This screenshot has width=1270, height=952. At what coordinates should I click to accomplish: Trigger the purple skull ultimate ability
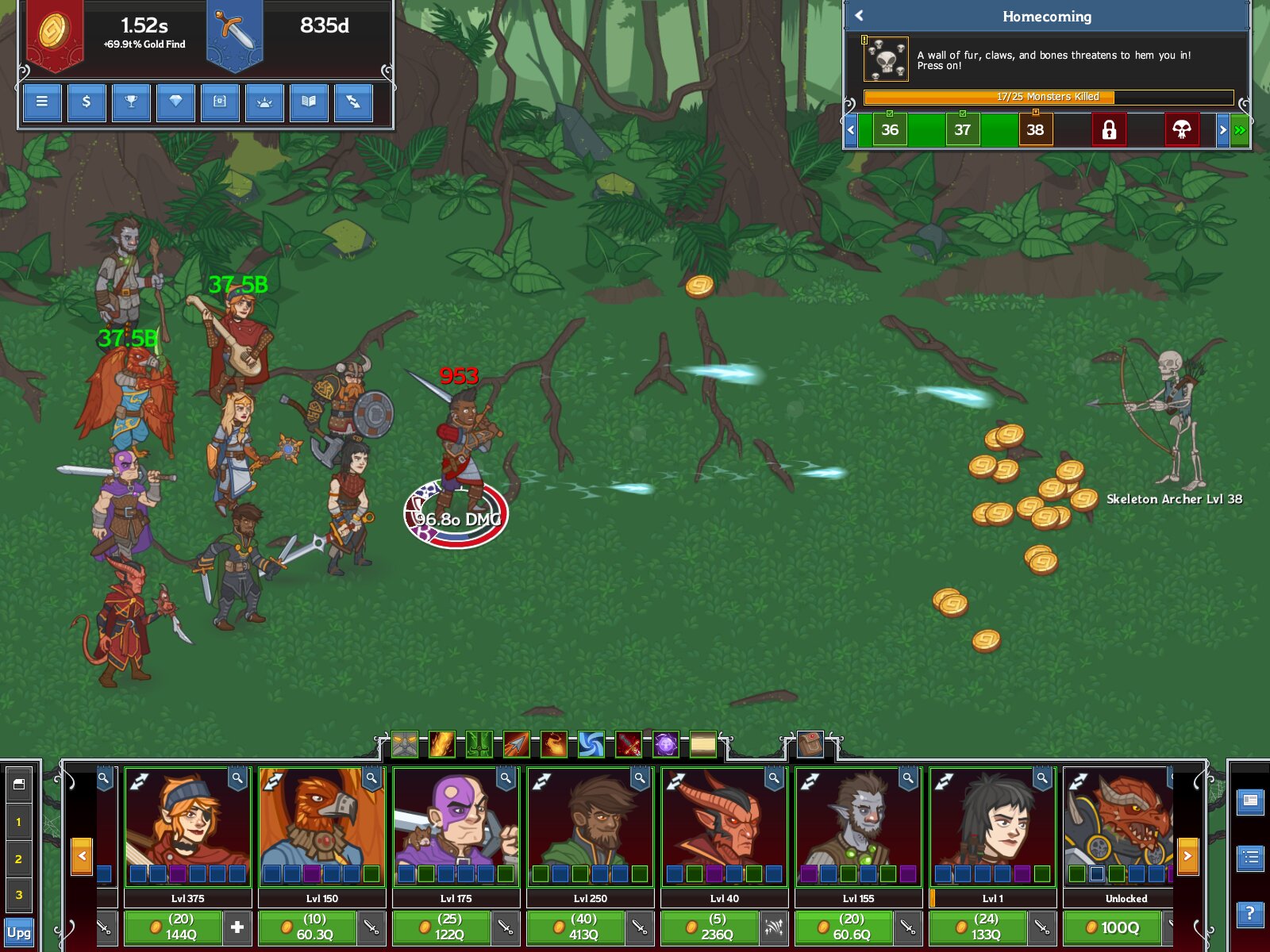tap(665, 744)
